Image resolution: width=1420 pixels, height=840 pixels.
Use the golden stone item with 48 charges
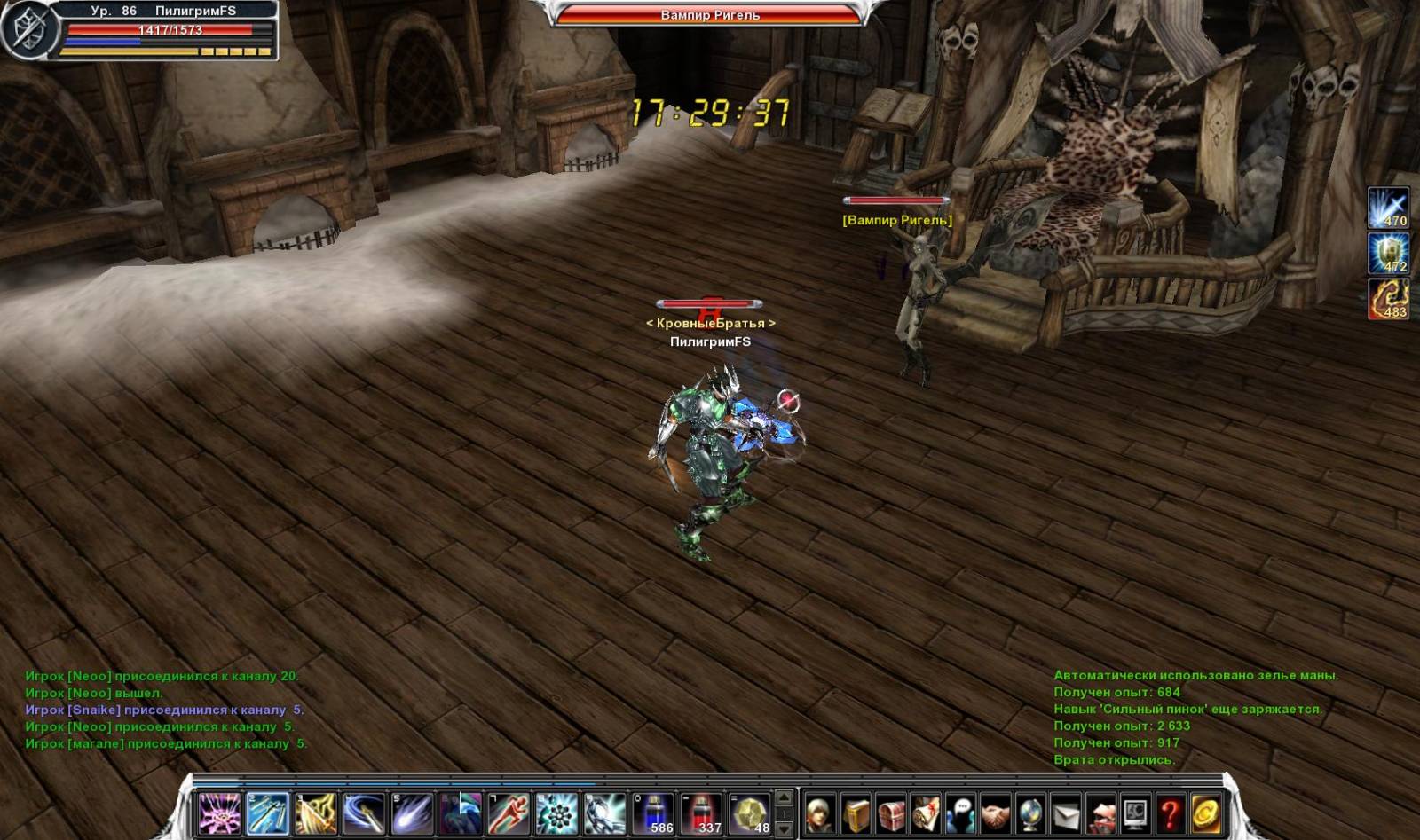pyautogui.click(x=750, y=813)
